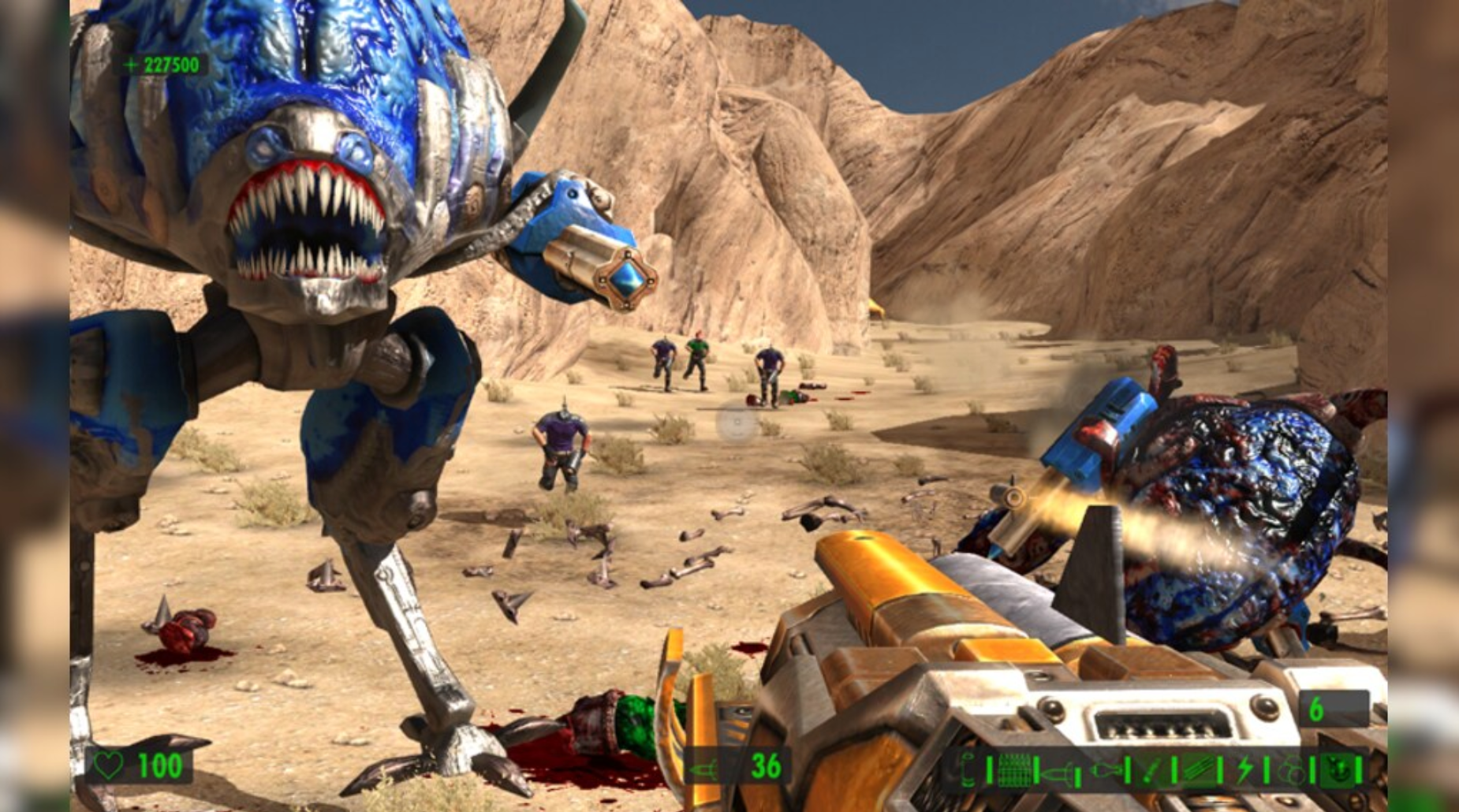
Task: Click the green plus beside the score
Action: [x=130, y=65]
